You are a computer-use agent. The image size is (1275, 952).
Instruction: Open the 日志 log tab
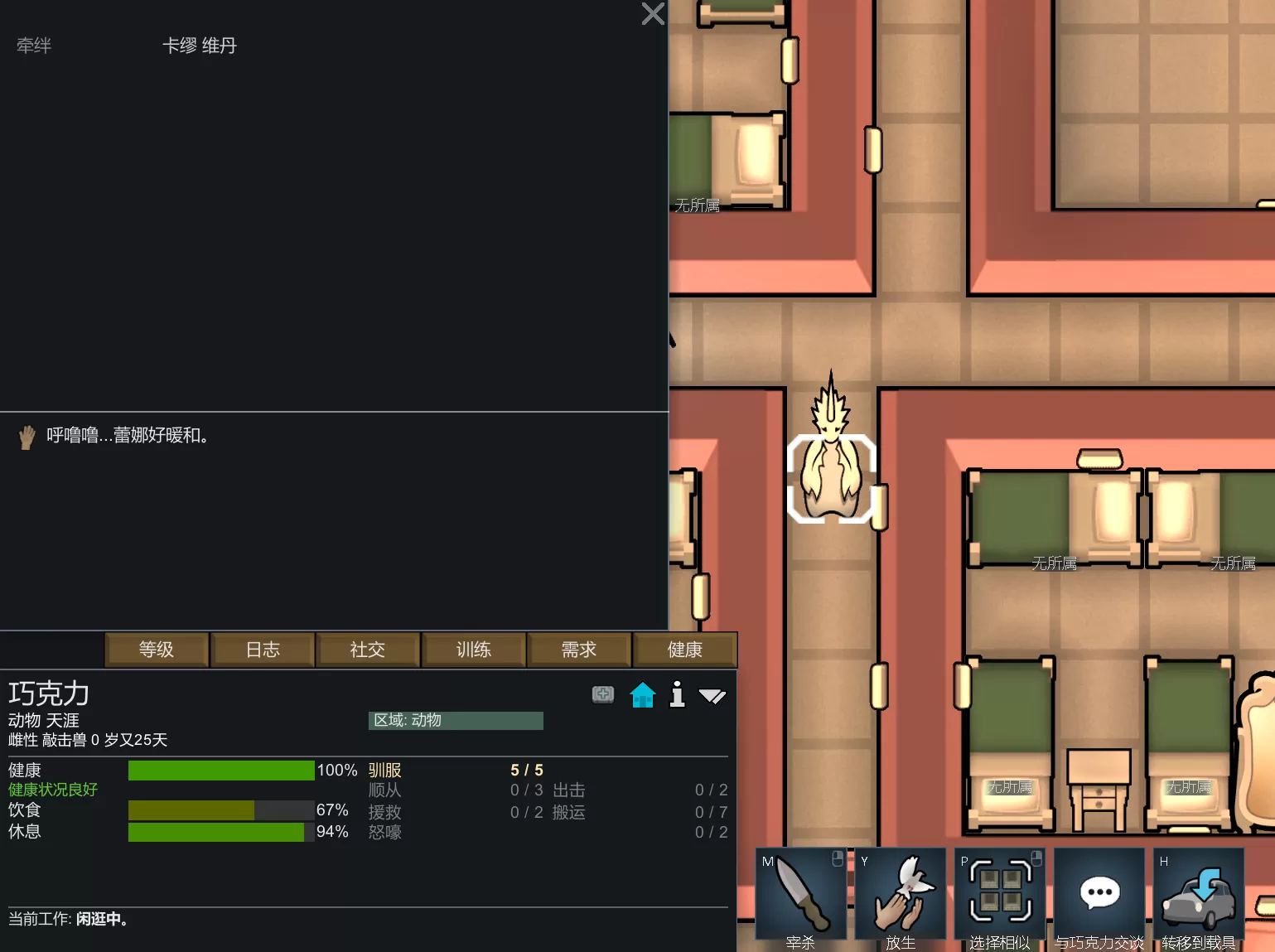coord(263,650)
